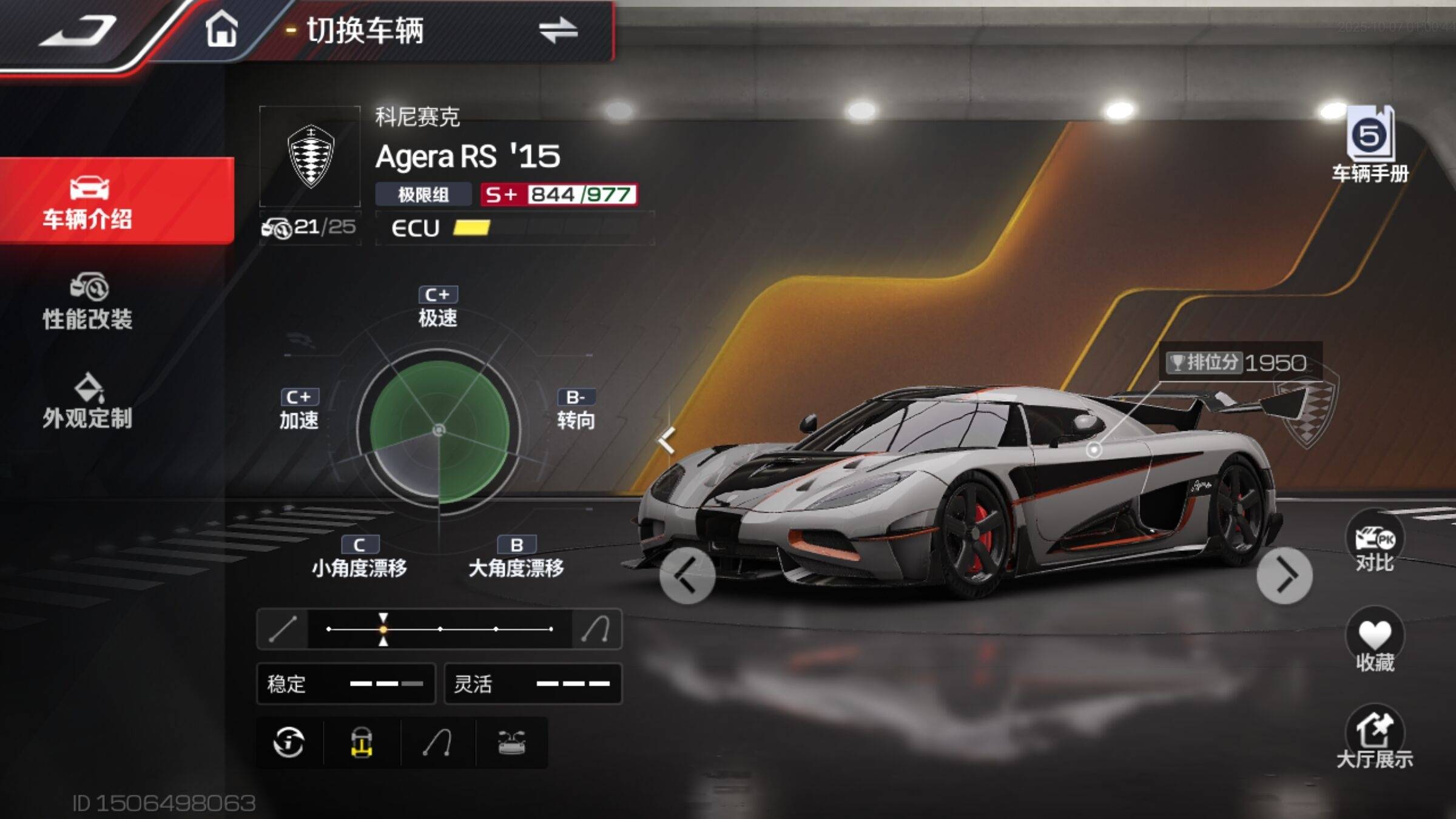1456x819 pixels.
Task: Open the 外观定制 customization tab
Action: pyautogui.click(x=88, y=401)
